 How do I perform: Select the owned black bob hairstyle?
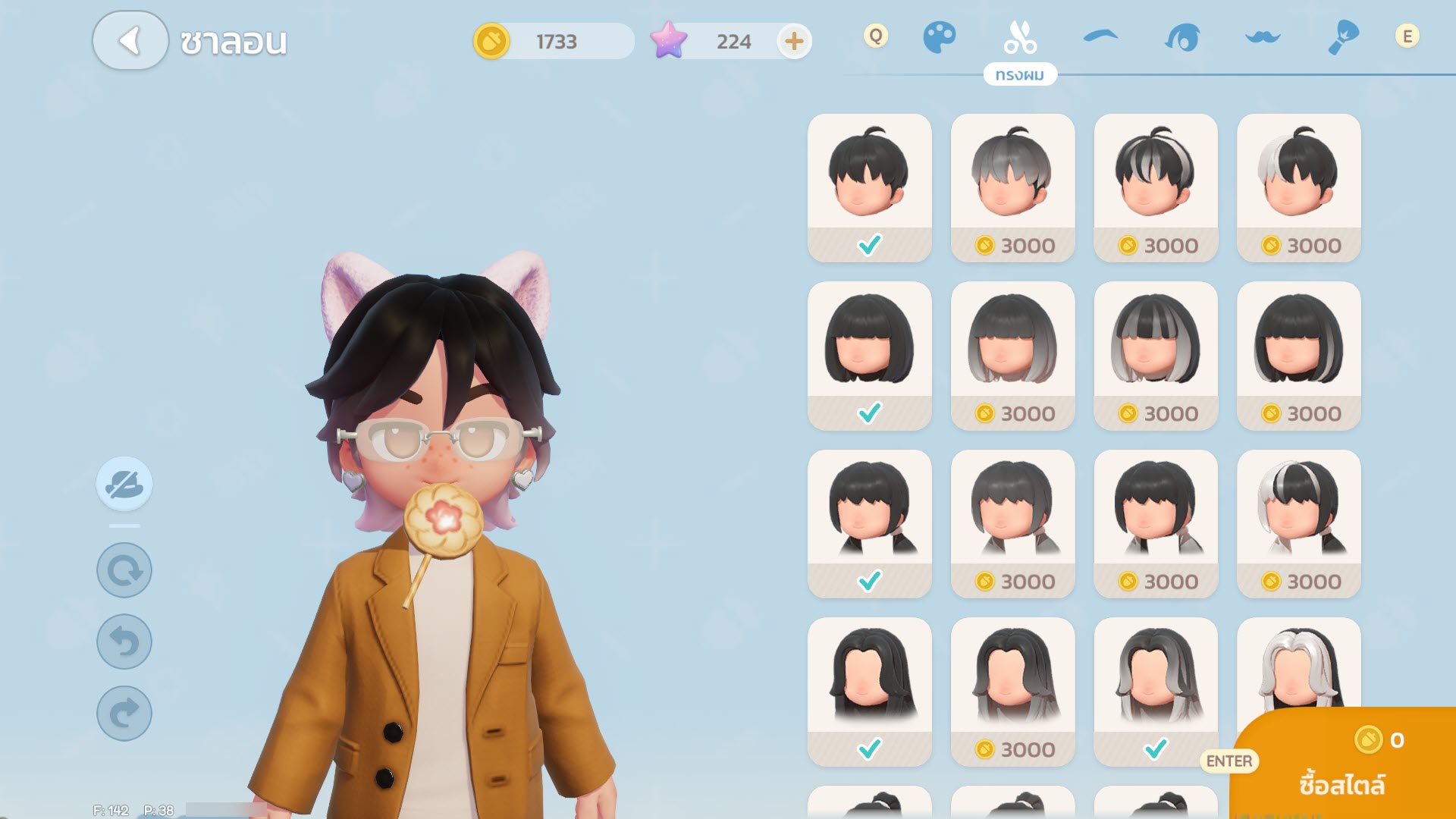pos(869,355)
